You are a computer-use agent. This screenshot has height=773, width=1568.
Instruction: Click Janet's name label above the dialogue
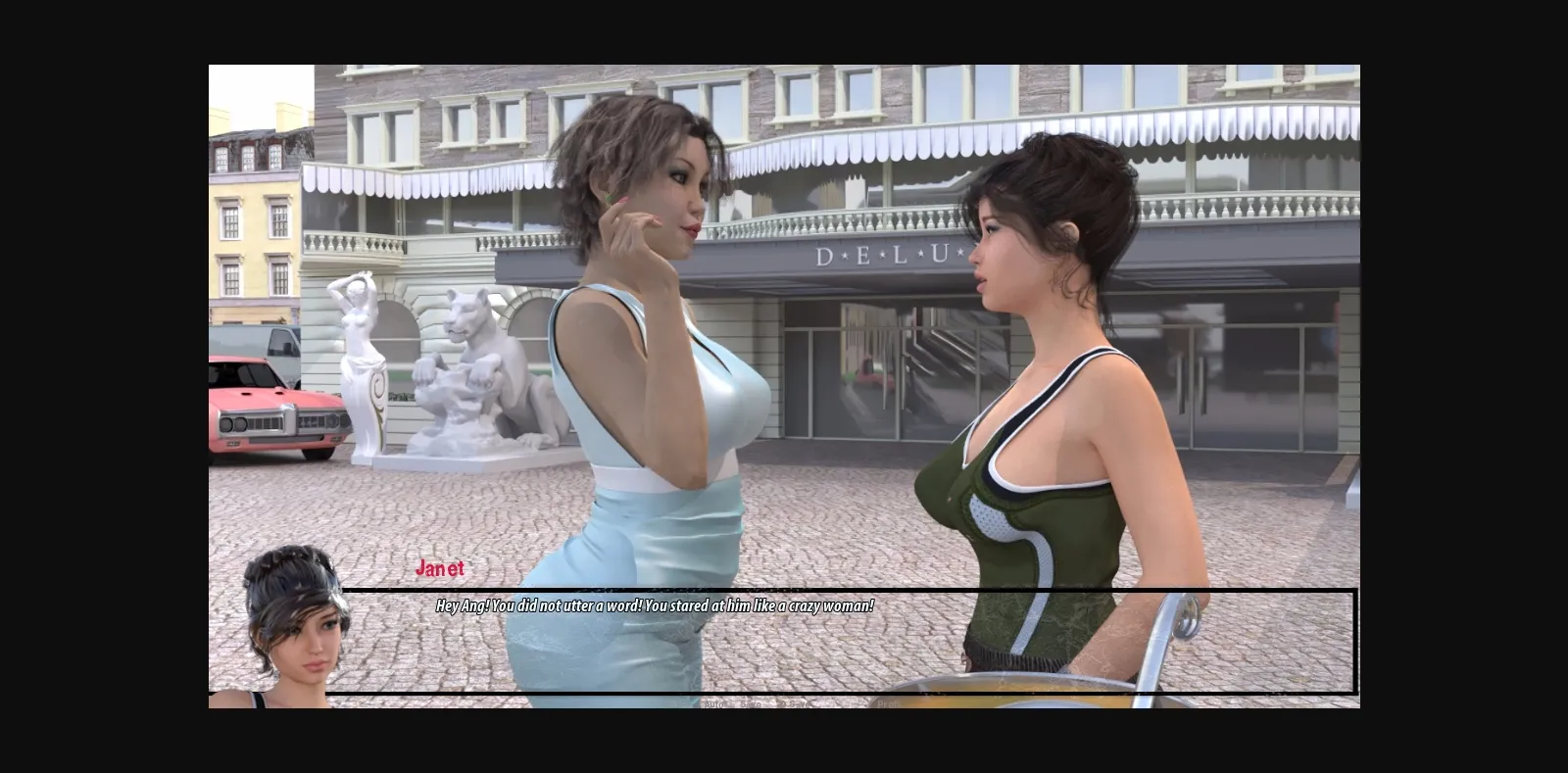(x=441, y=566)
